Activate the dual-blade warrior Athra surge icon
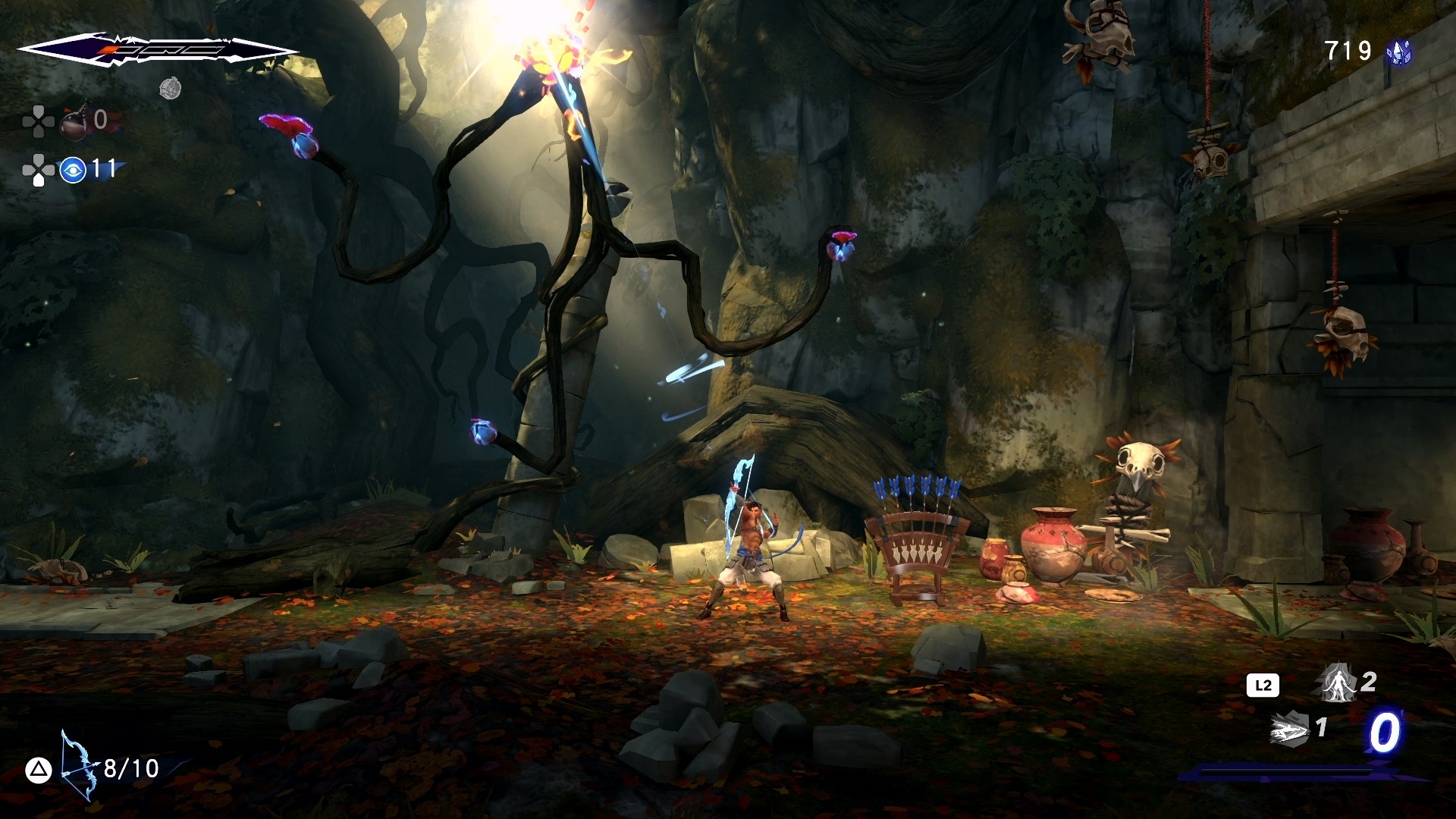This screenshot has width=1456, height=819. coord(1338,682)
